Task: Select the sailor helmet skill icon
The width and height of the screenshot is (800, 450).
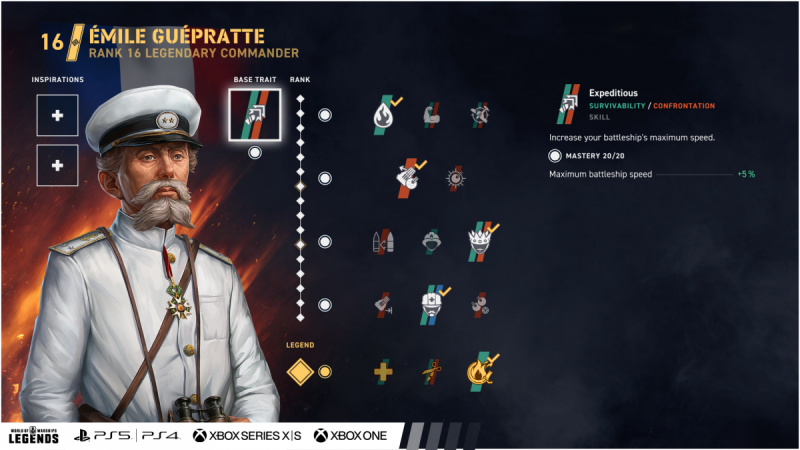Action: pyautogui.click(x=432, y=242)
